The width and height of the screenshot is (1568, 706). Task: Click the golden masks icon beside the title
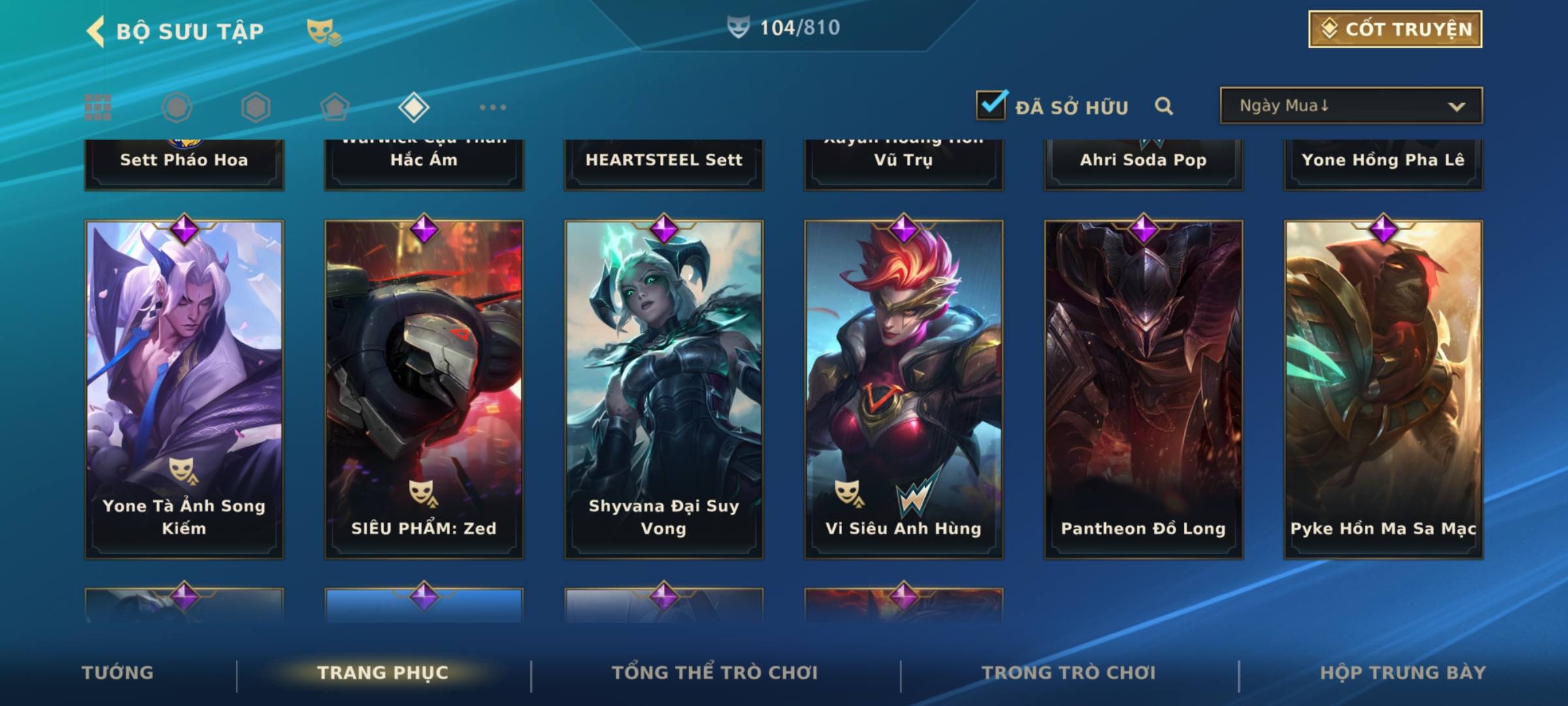tap(323, 31)
